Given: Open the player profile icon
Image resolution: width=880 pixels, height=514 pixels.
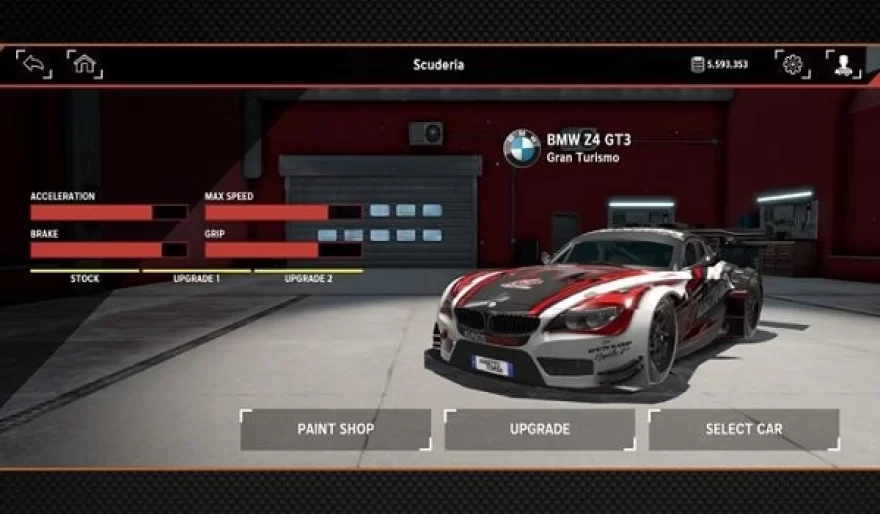Looking at the screenshot, I should 844,65.
